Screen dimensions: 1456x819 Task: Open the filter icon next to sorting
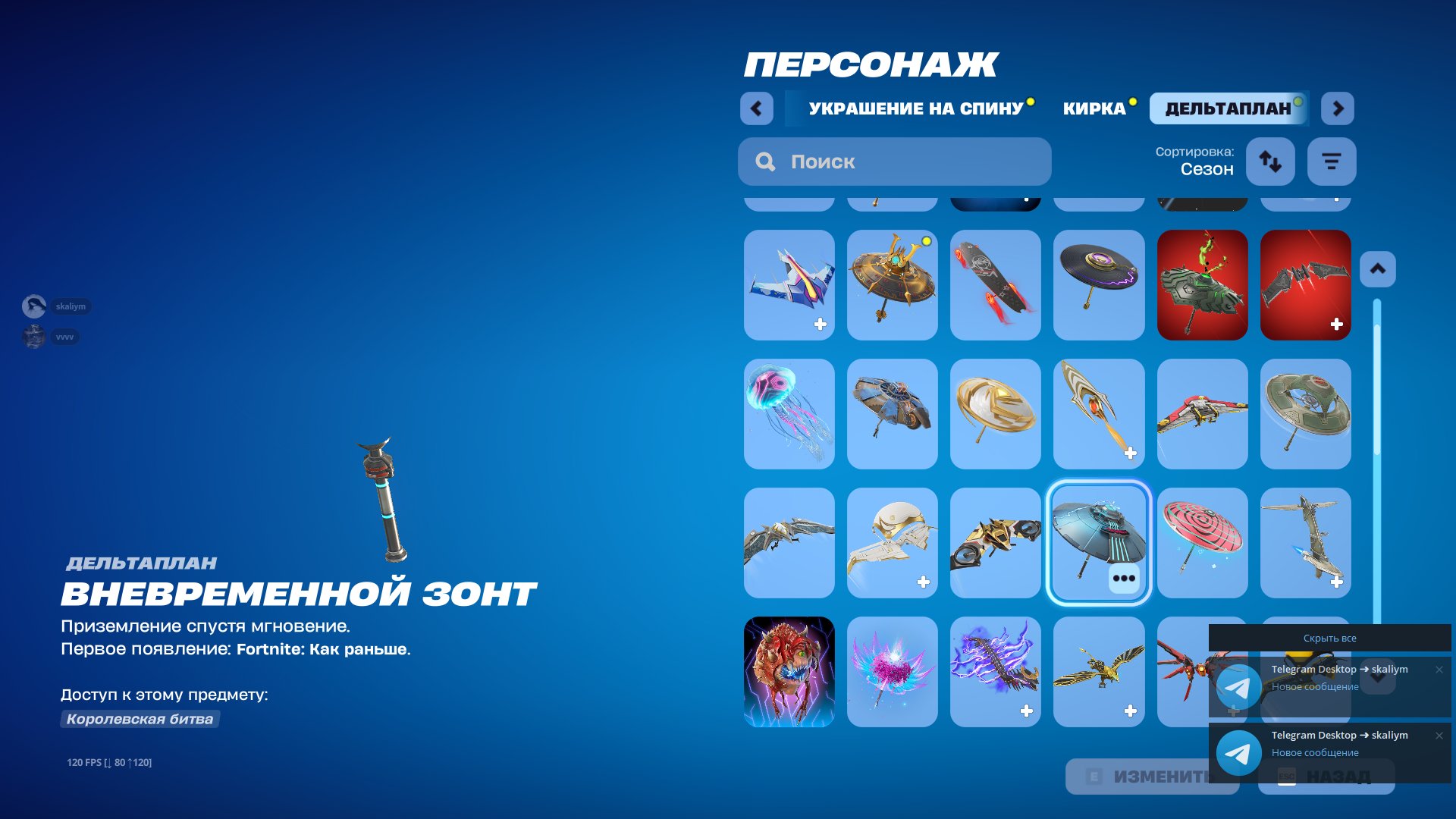tap(1332, 162)
